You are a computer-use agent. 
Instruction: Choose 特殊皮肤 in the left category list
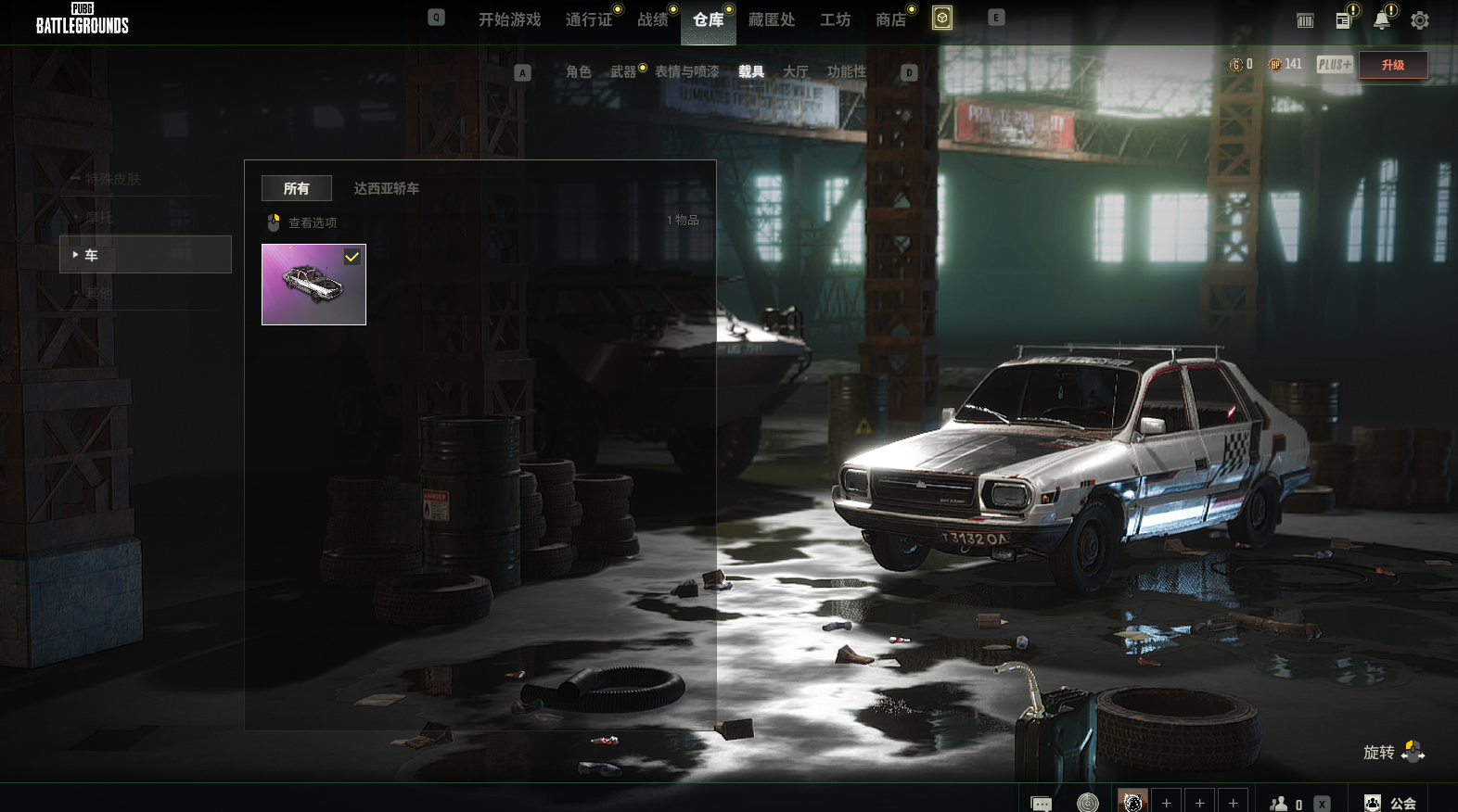coord(113,179)
